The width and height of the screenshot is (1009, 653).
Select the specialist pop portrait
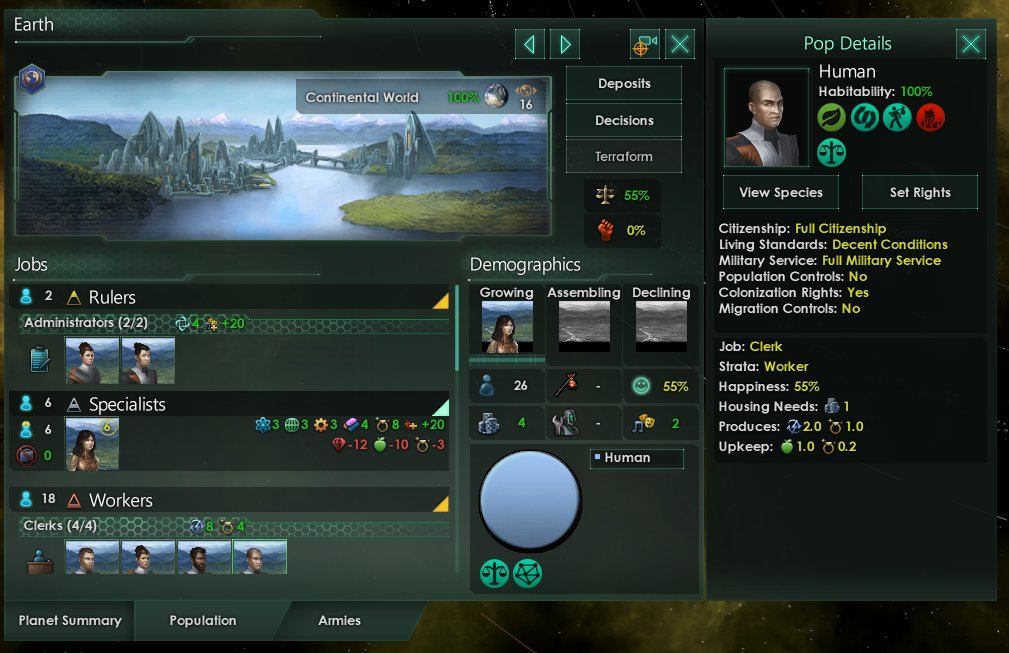[x=92, y=443]
